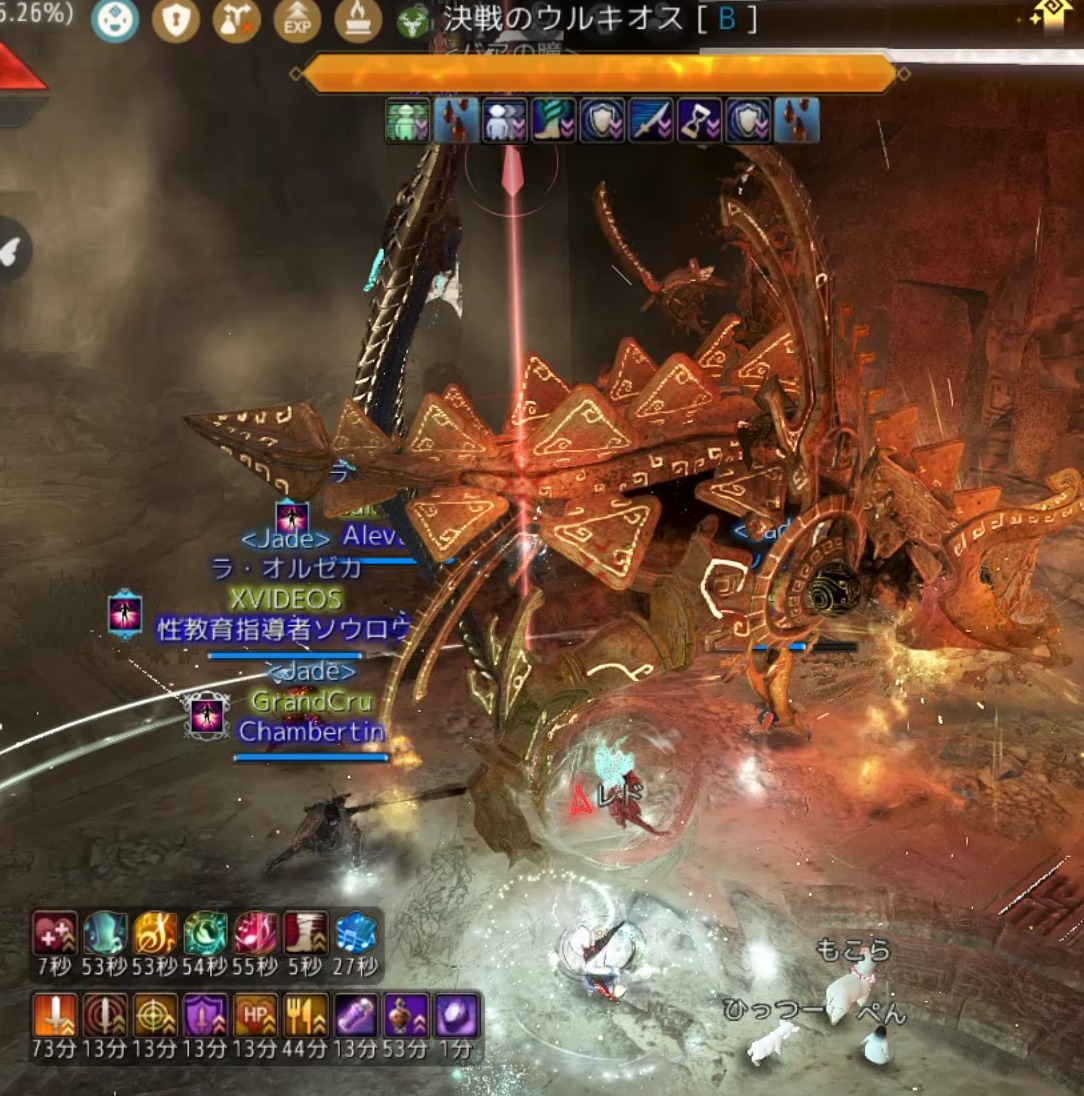This screenshot has width=1084, height=1096.
Task: Inspect the green person debuff on boss
Action: point(408,120)
